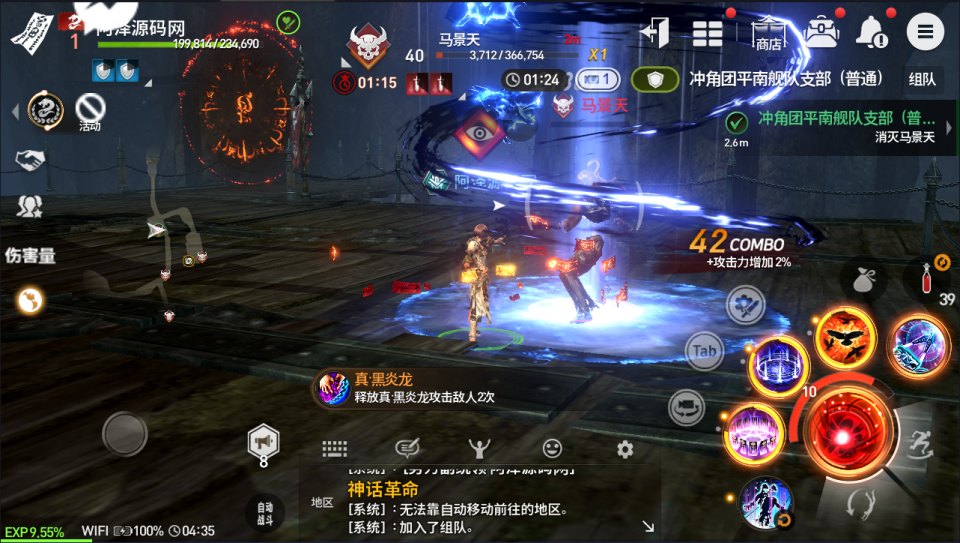Cast the purple pillar circle skill
The width and height of the screenshot is (960, 543).
point(755,433)
